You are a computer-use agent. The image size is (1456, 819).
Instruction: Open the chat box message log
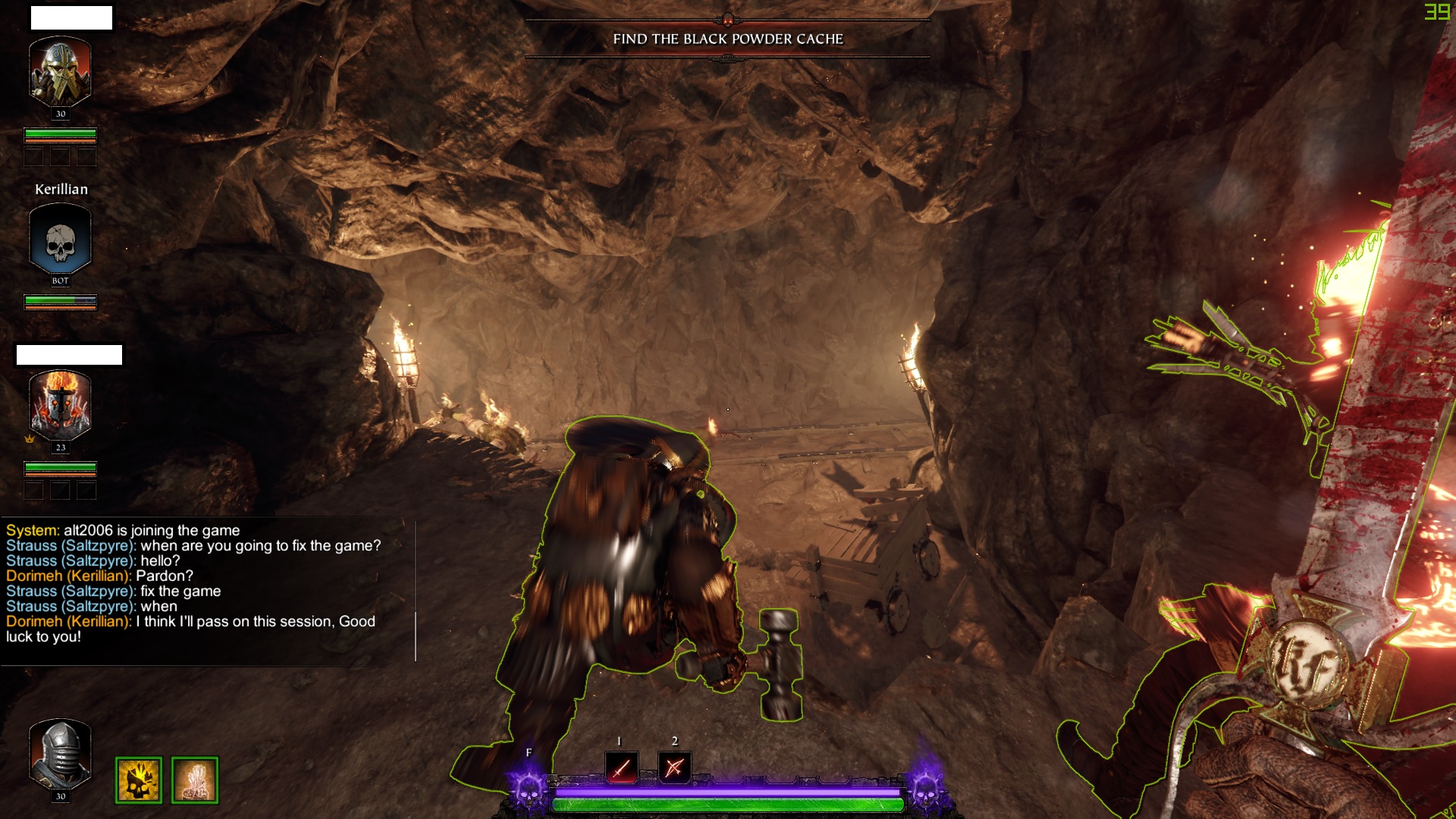[205, 584]
